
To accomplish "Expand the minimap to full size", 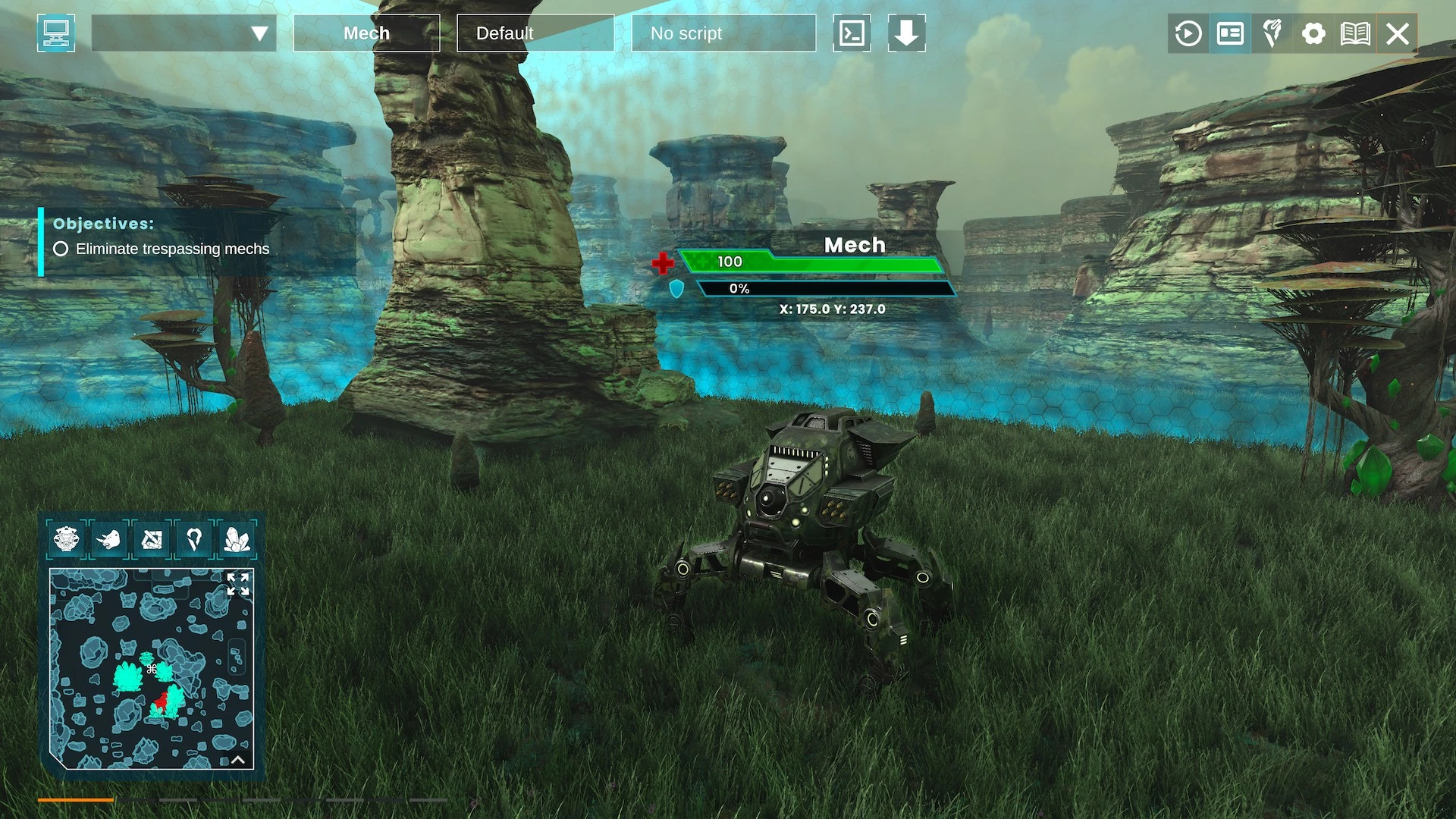I will [x=237, y=583].
